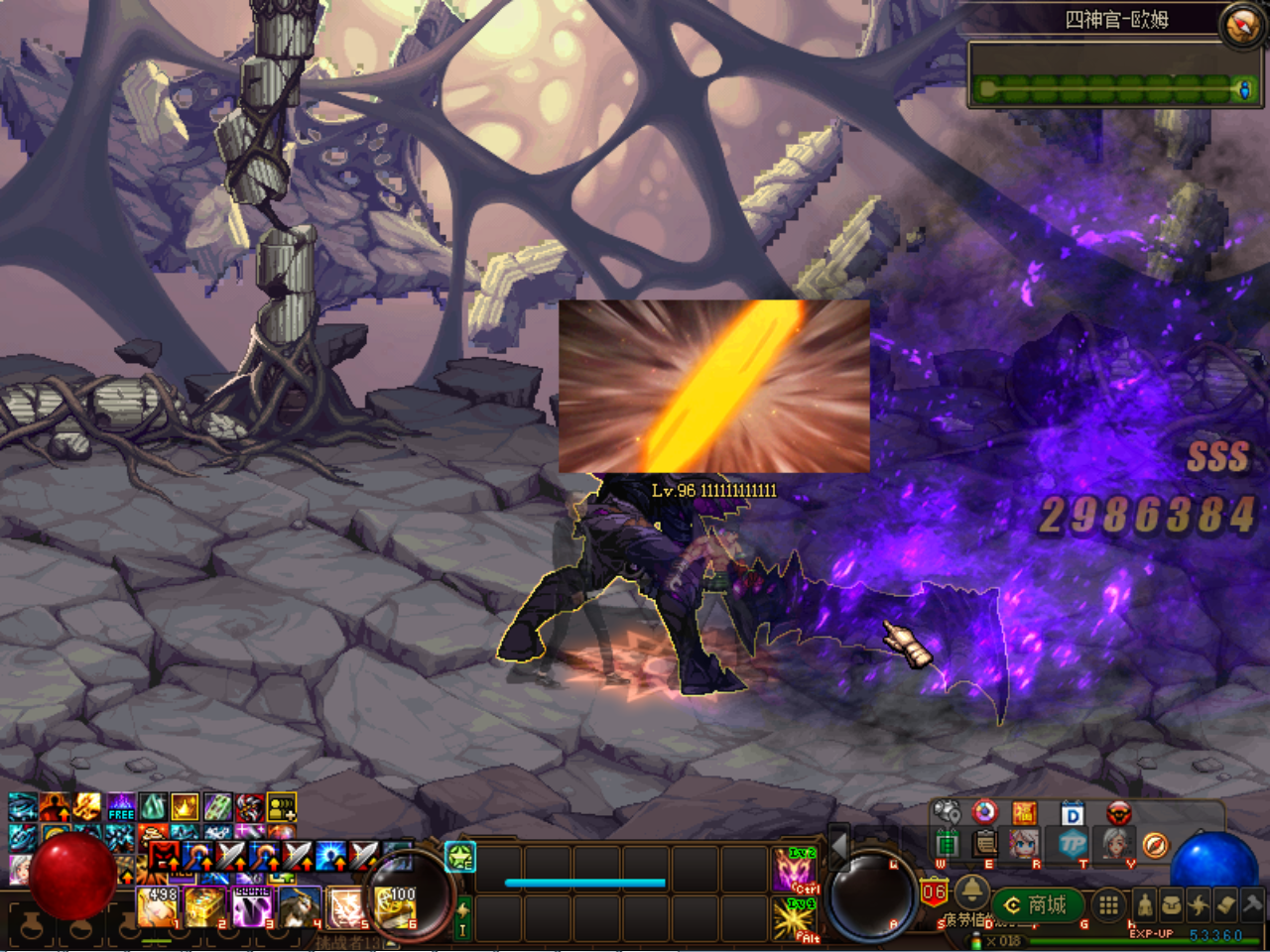This screenshot has width=1270, height=952.
Task: Open the quest clipboard icon above E
Action: [x=984, y=843]
